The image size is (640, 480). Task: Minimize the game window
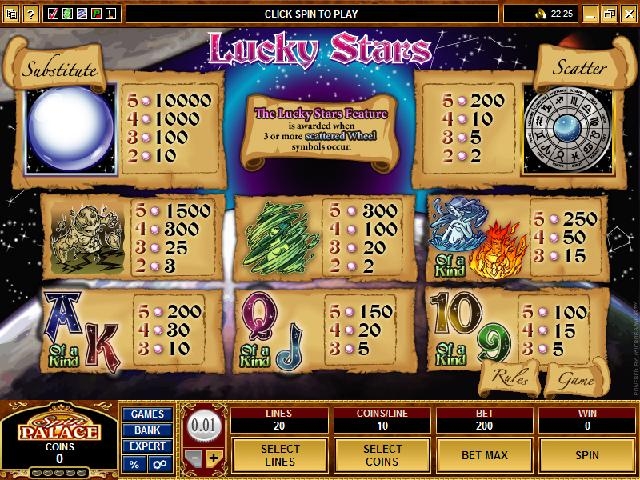click(593, 13)
